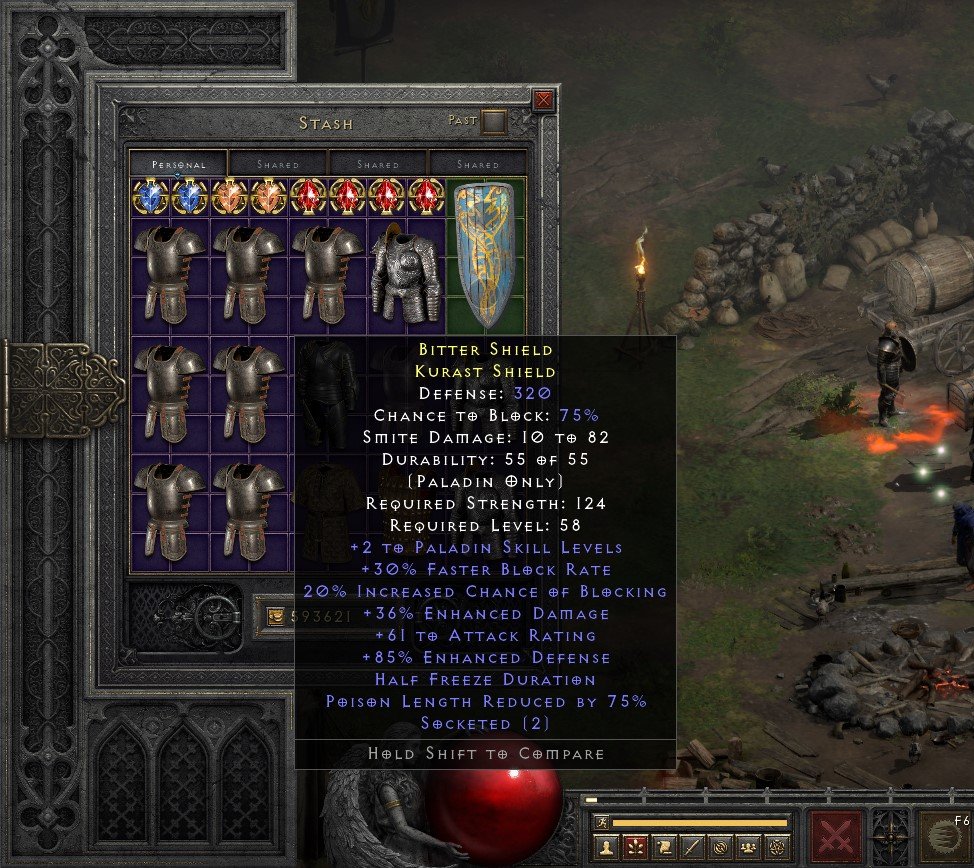Pick up the ornate silver plate armor
Screen dimensions: 974x868
point(406,272)
